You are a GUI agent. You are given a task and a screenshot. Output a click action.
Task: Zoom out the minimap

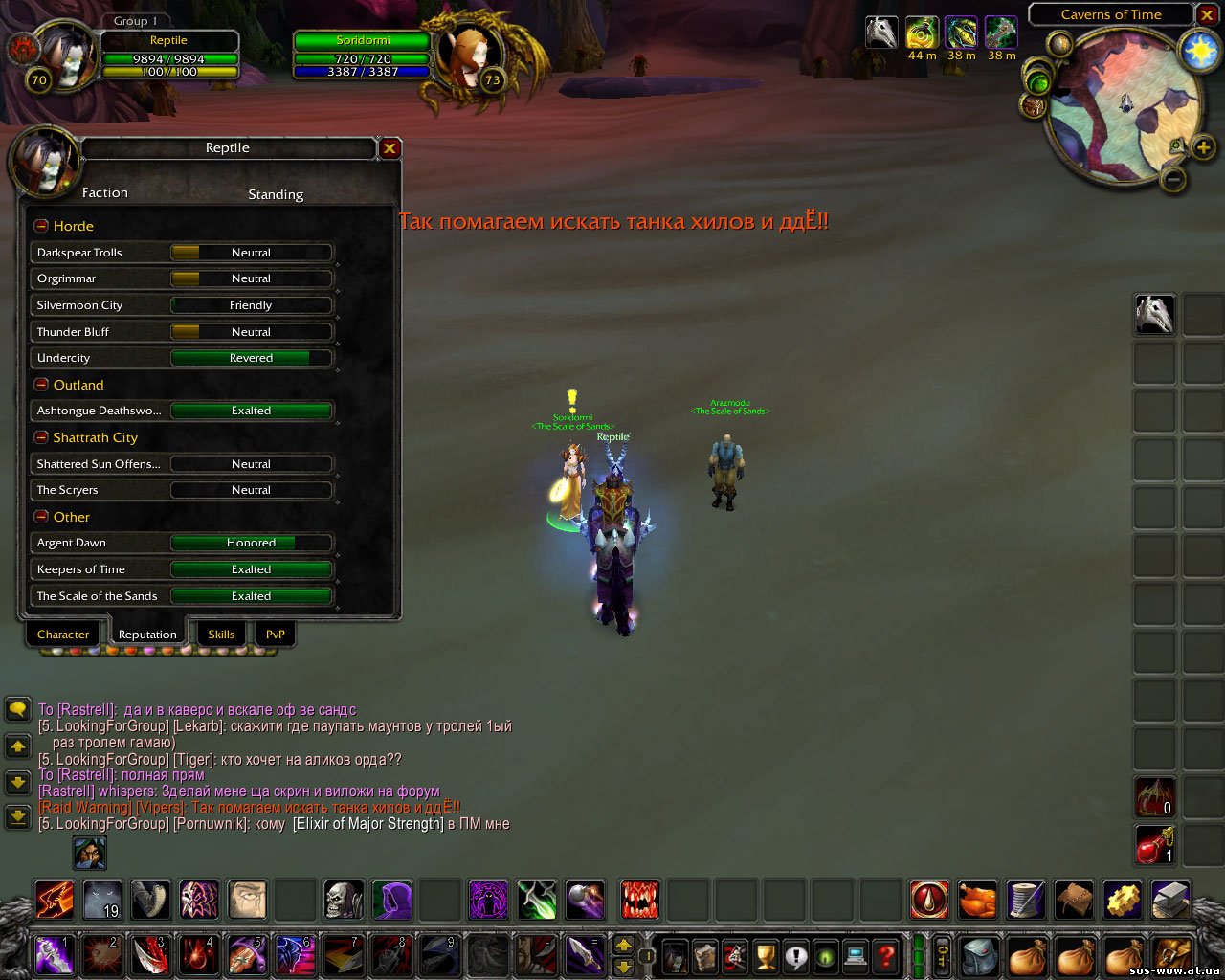[x=1174, y=179]
